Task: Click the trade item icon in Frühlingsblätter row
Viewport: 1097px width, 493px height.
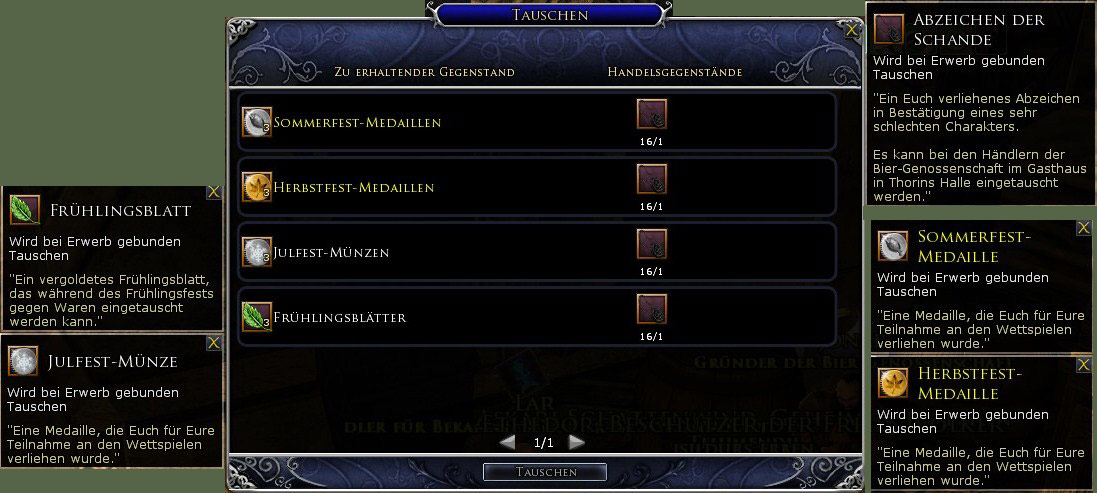Action: click(652, 310)
